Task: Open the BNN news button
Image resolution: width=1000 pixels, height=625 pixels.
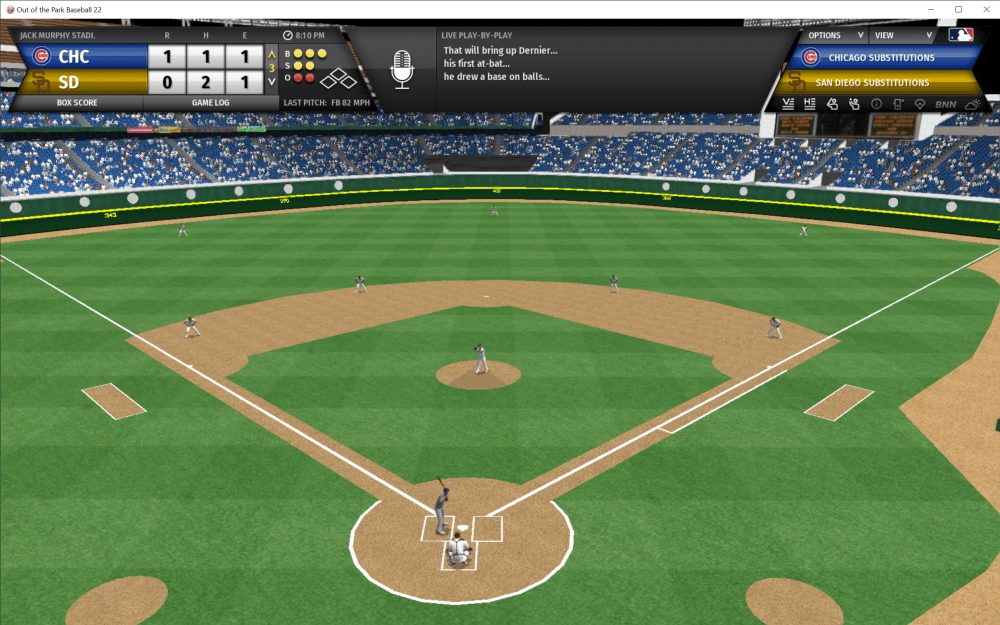Action: tap(945, 104)
